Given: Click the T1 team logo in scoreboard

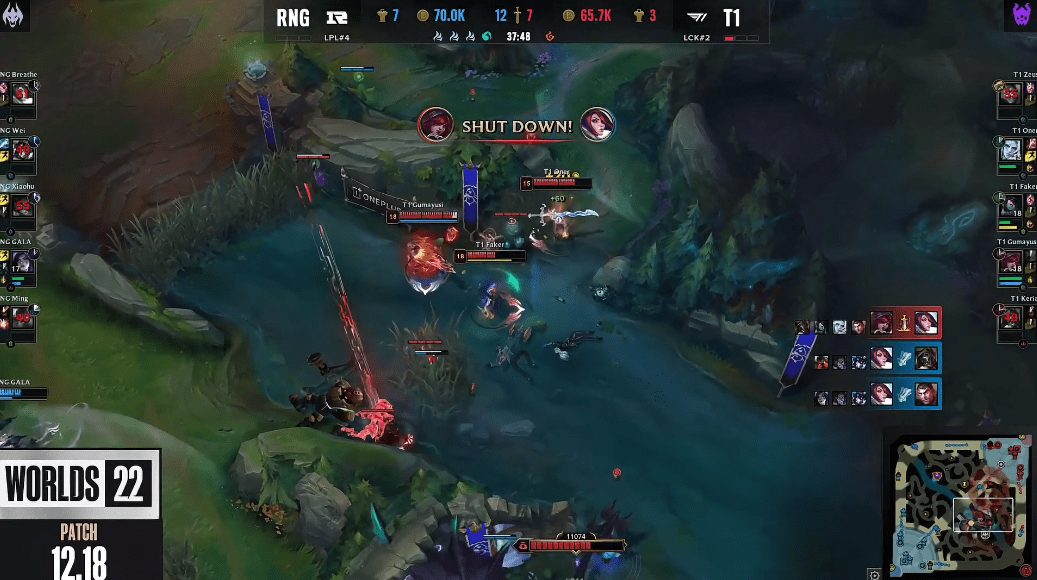Looking at the screenshot, I should tap(698, 17).
